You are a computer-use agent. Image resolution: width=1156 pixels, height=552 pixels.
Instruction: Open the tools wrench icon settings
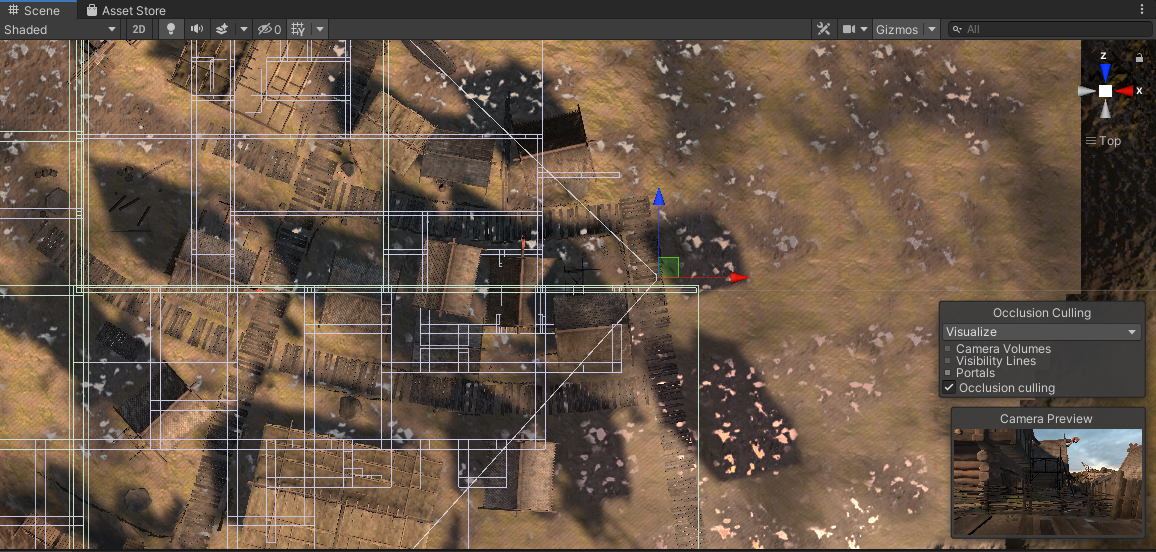point(824,29)
